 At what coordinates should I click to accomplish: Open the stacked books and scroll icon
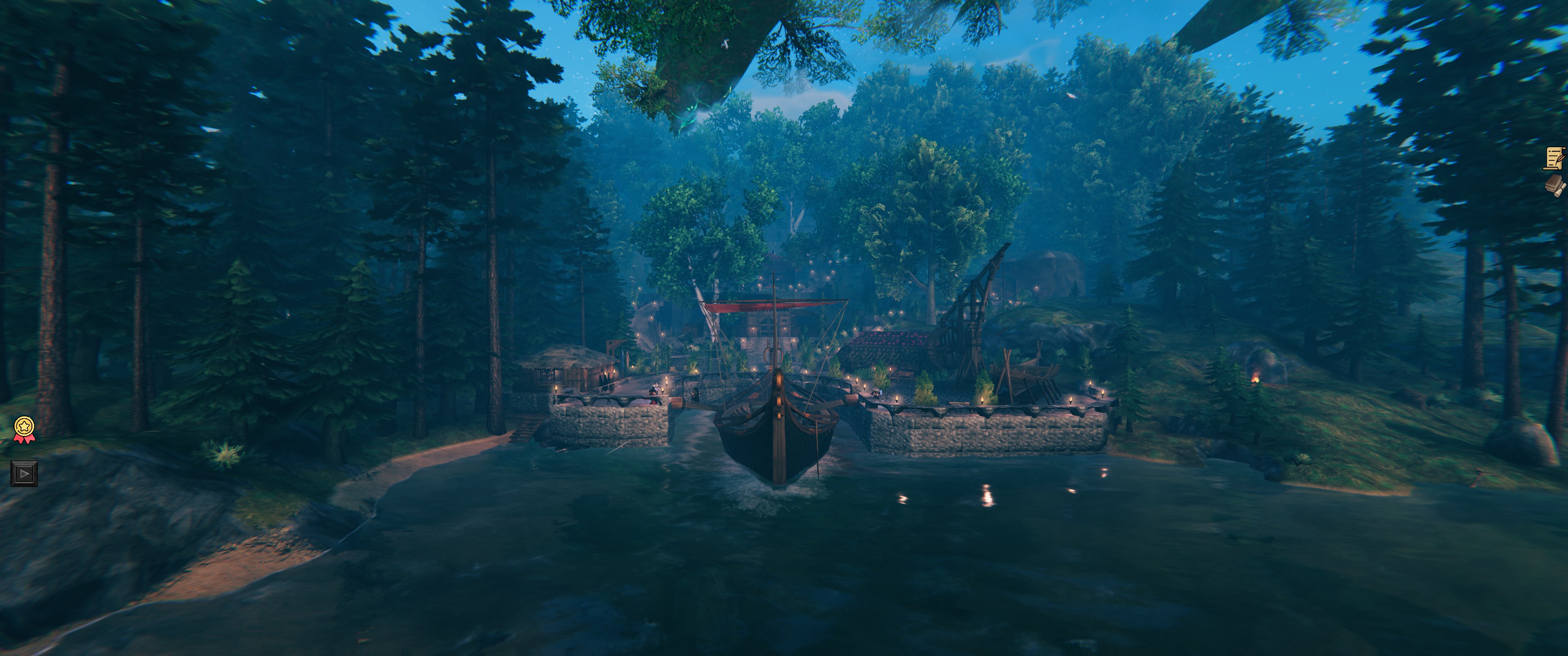coord(1555,185)
